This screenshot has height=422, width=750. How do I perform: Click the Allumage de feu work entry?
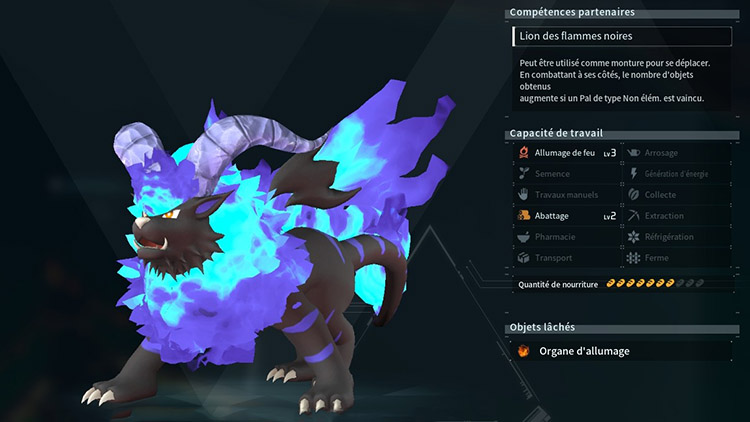[564, 152]
